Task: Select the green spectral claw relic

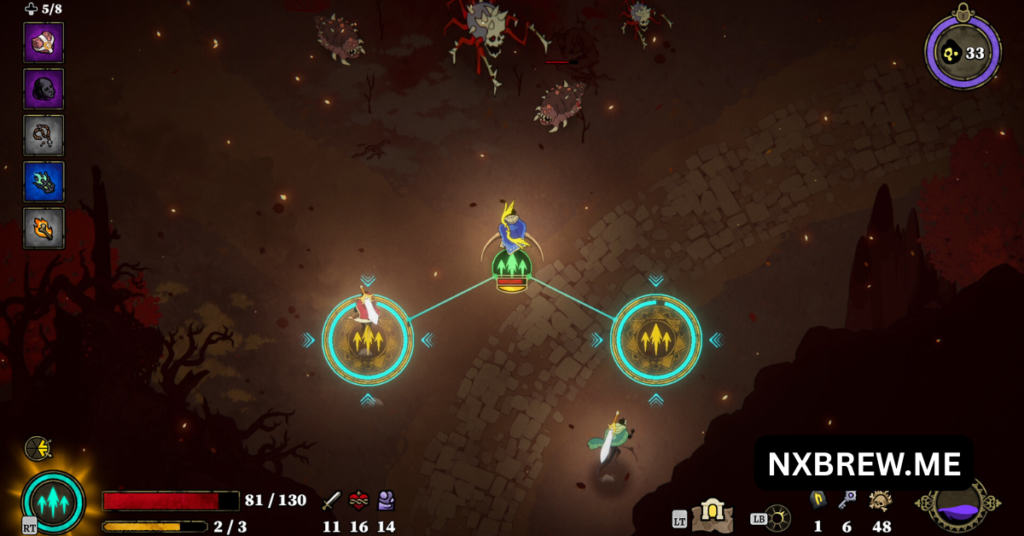Action: coord(44,181)
